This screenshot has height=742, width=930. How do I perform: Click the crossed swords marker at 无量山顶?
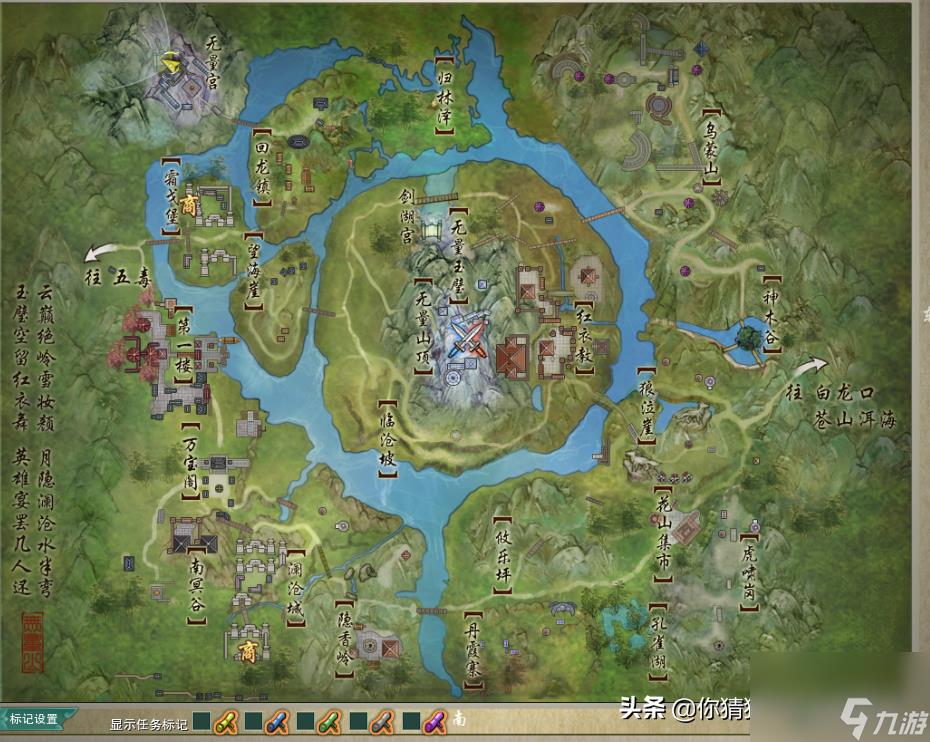[x=467, y=335]
